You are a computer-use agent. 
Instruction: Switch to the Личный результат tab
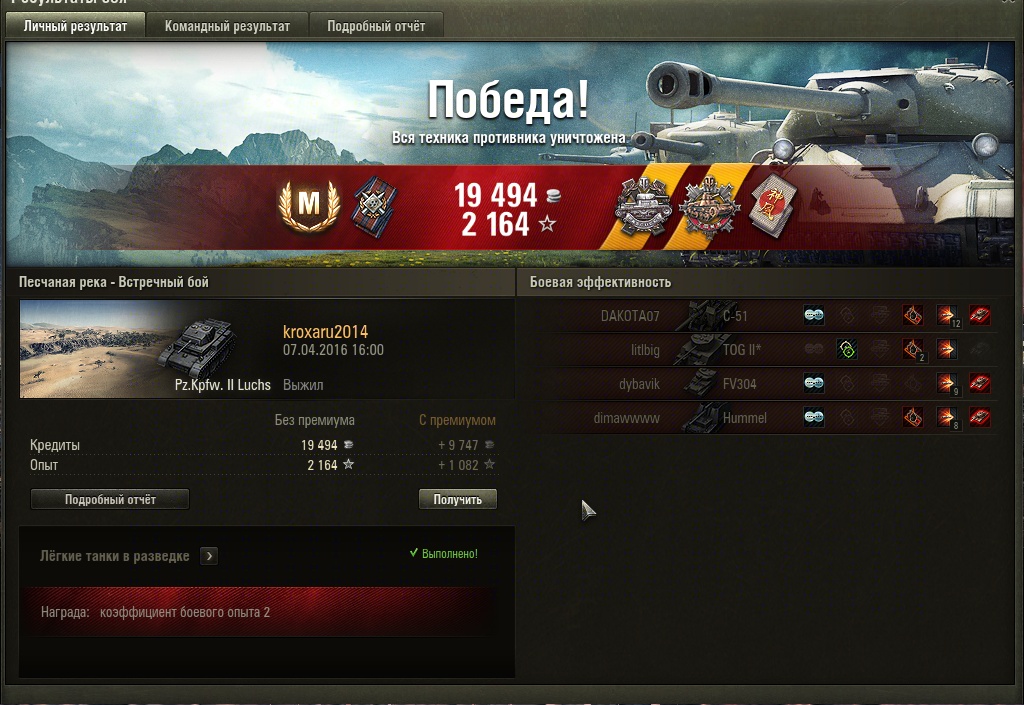pyautogui.click(x=75, y=27)
